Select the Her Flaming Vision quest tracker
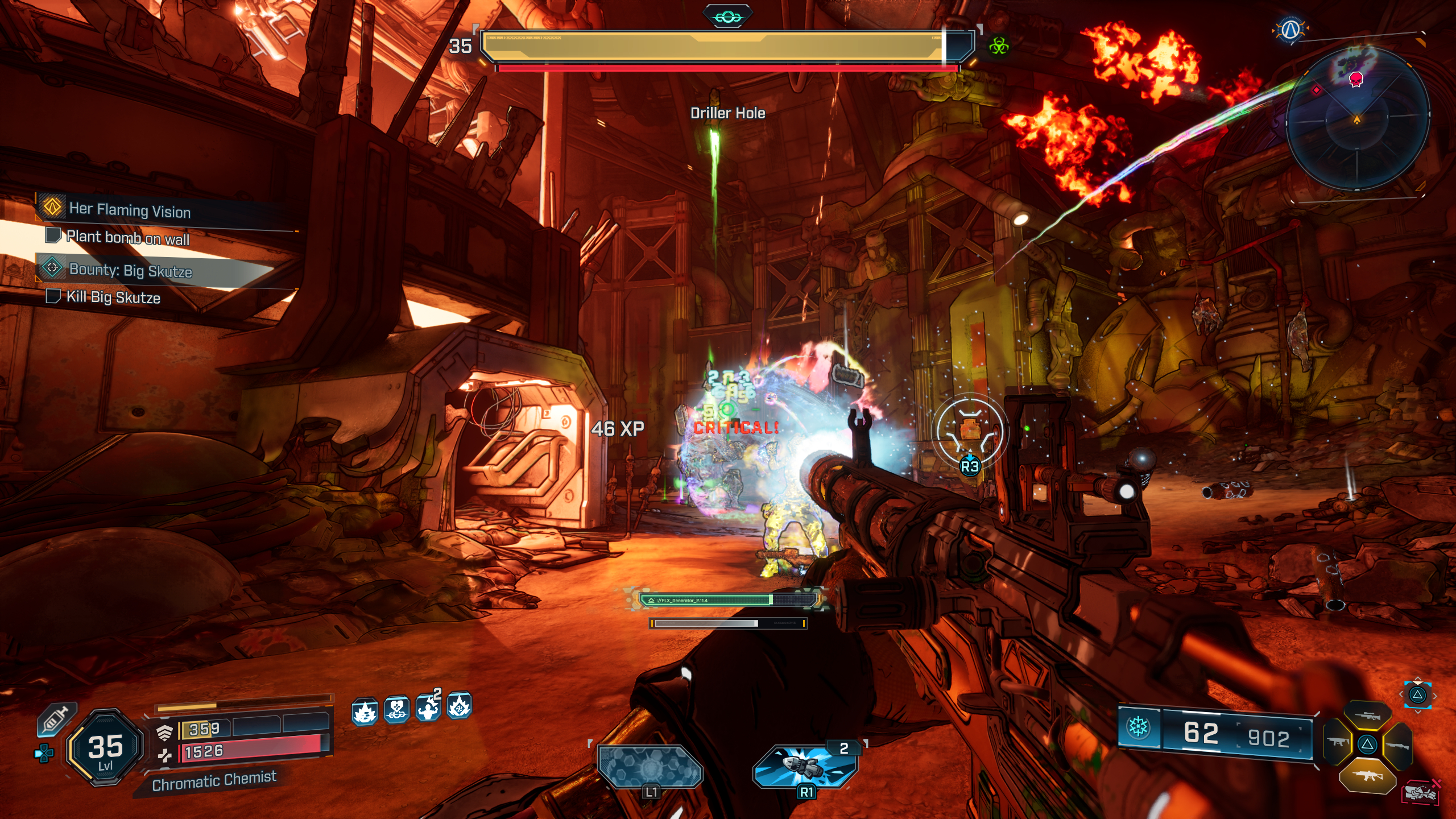The width and height of the screenshot is (1456, 819). pos(130,210)
